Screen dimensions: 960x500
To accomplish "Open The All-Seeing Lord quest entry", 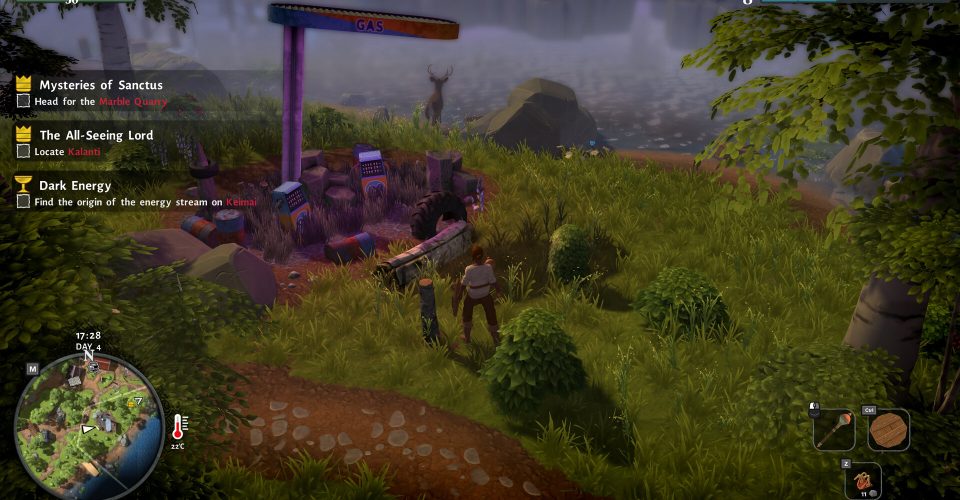I will click(95, 135).
